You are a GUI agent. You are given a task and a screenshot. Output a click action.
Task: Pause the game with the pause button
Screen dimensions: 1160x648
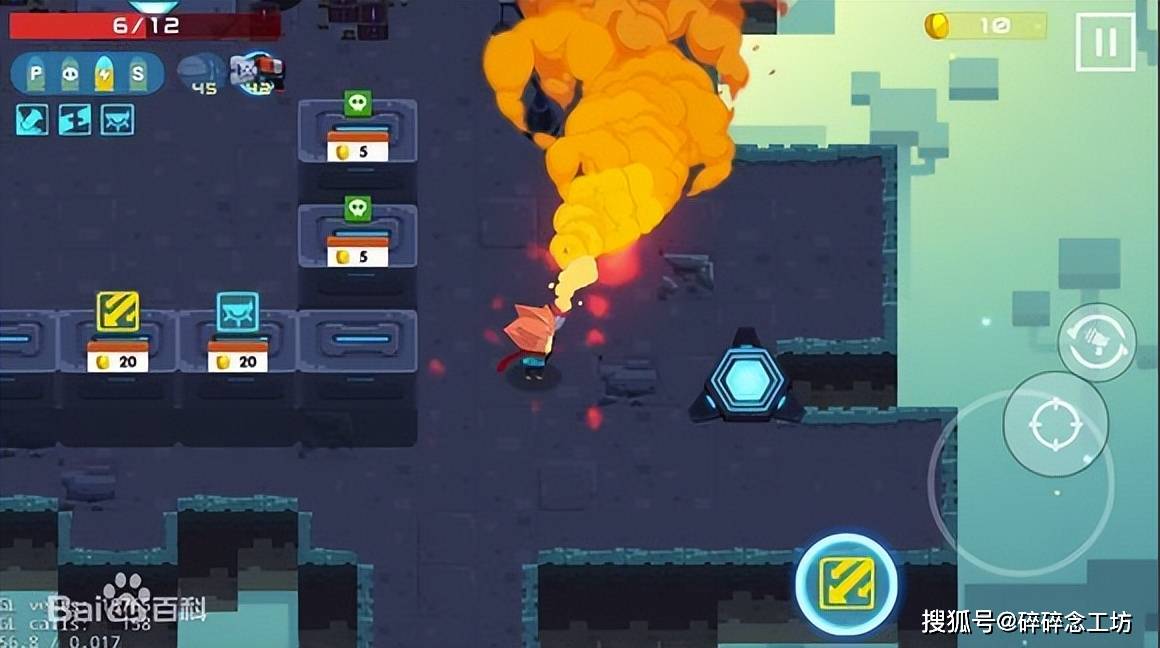coord(1105,42)
